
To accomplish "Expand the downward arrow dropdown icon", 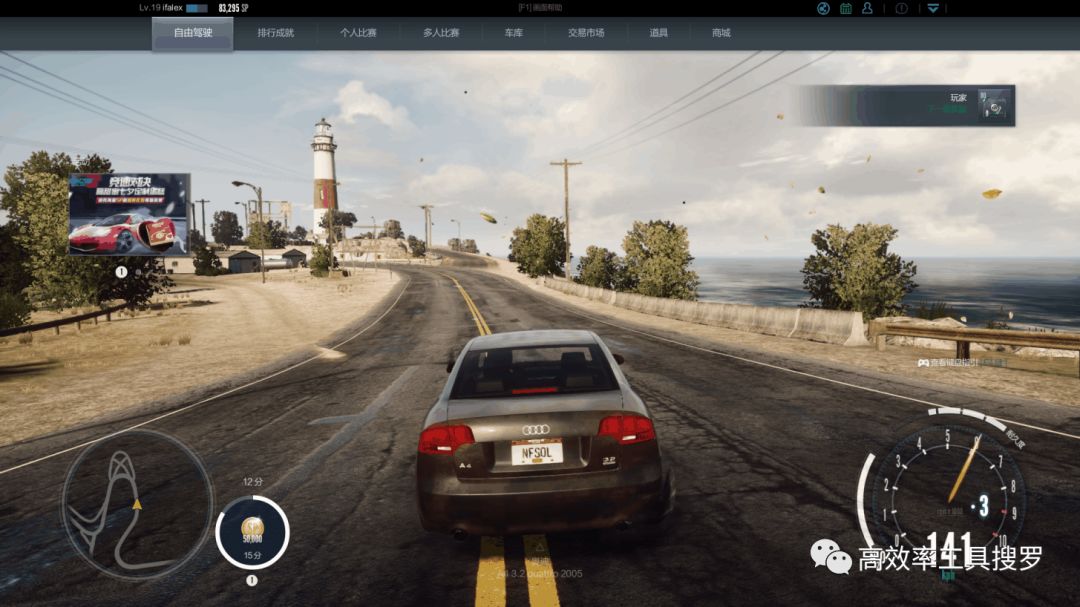I will (x=933, y=8).
